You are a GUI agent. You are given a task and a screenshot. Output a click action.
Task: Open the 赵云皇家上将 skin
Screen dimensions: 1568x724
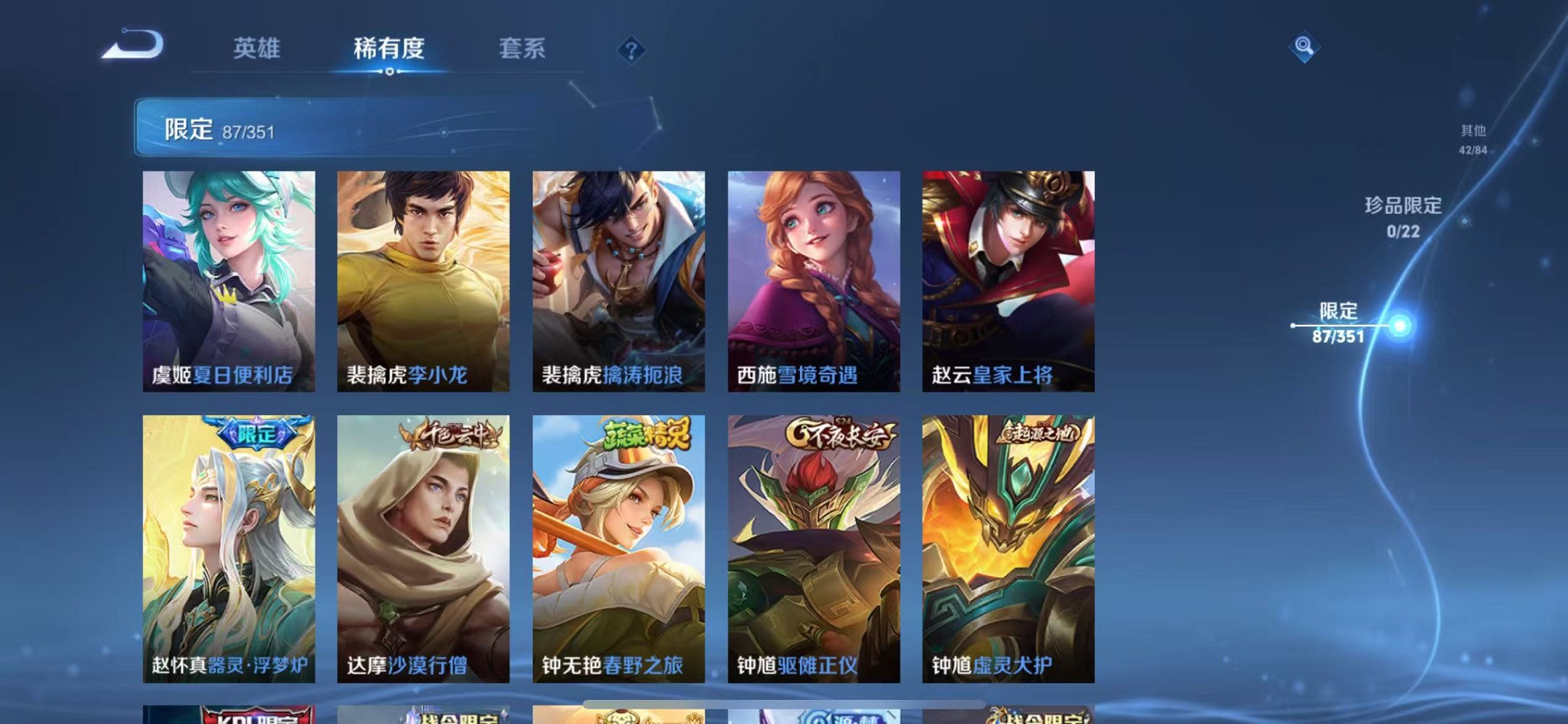click(x=1008, y=277)
